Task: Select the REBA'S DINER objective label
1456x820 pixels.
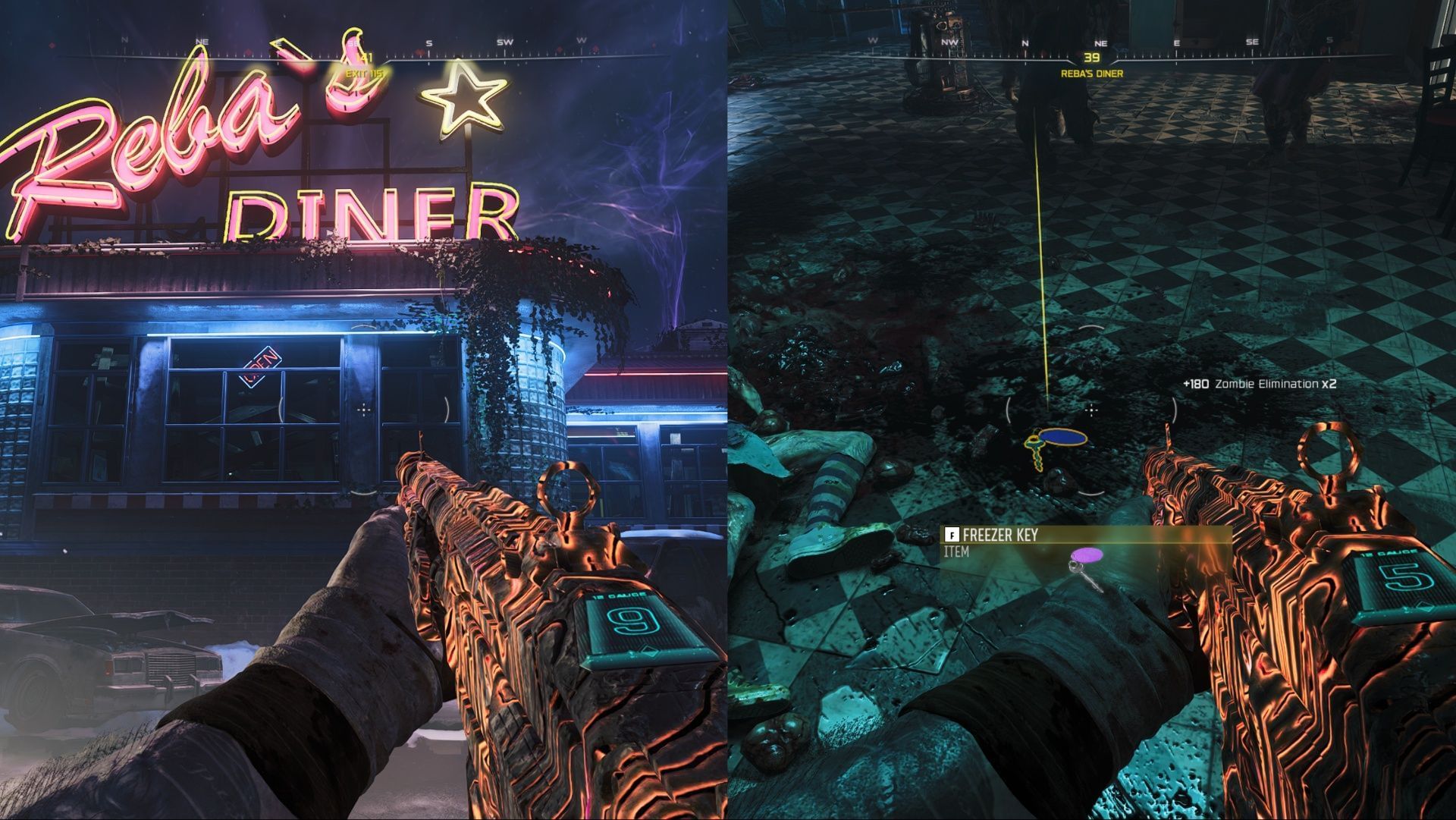Action: pos(1092,74)
